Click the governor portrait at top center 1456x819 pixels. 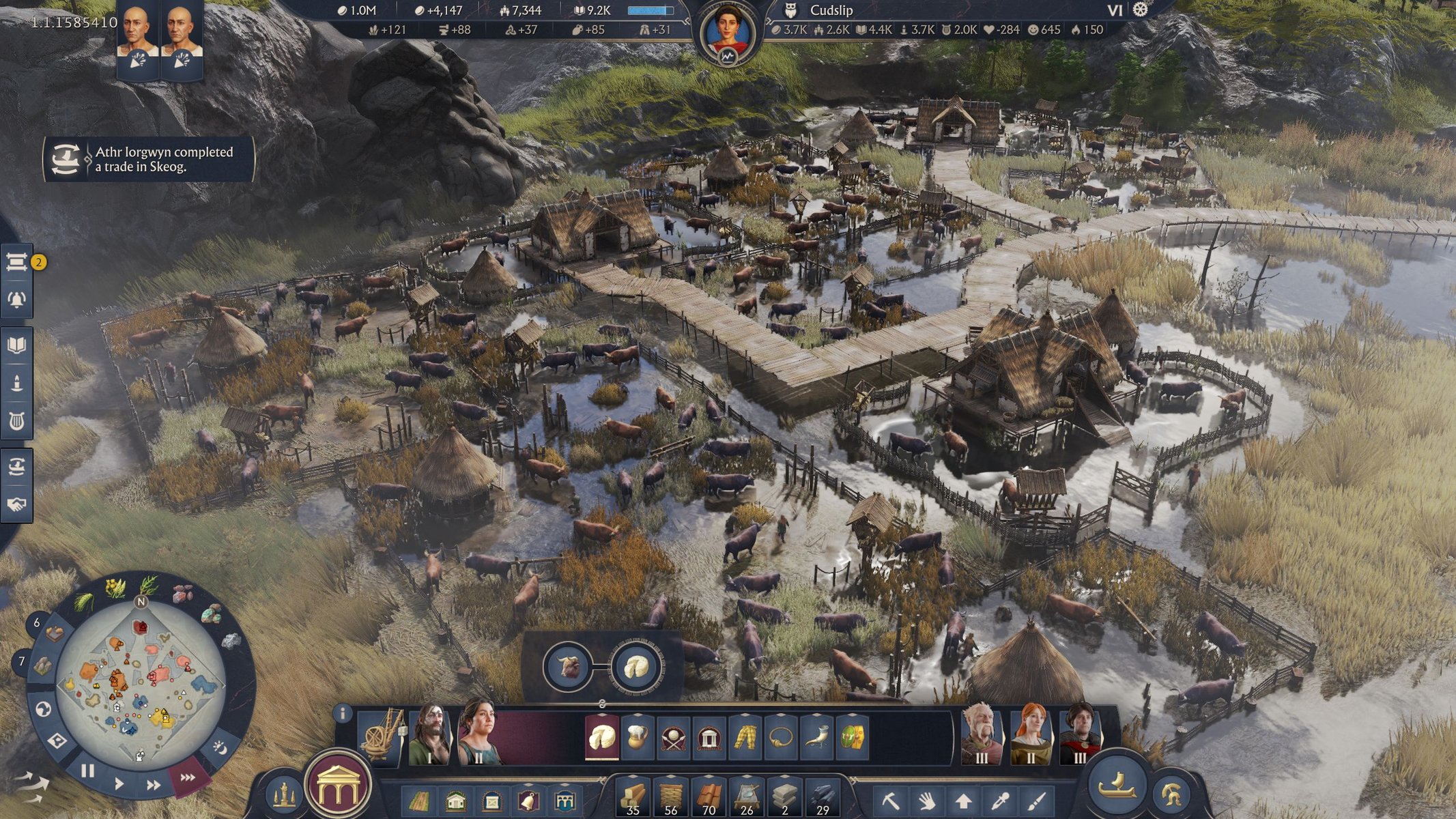click(728, 34)
